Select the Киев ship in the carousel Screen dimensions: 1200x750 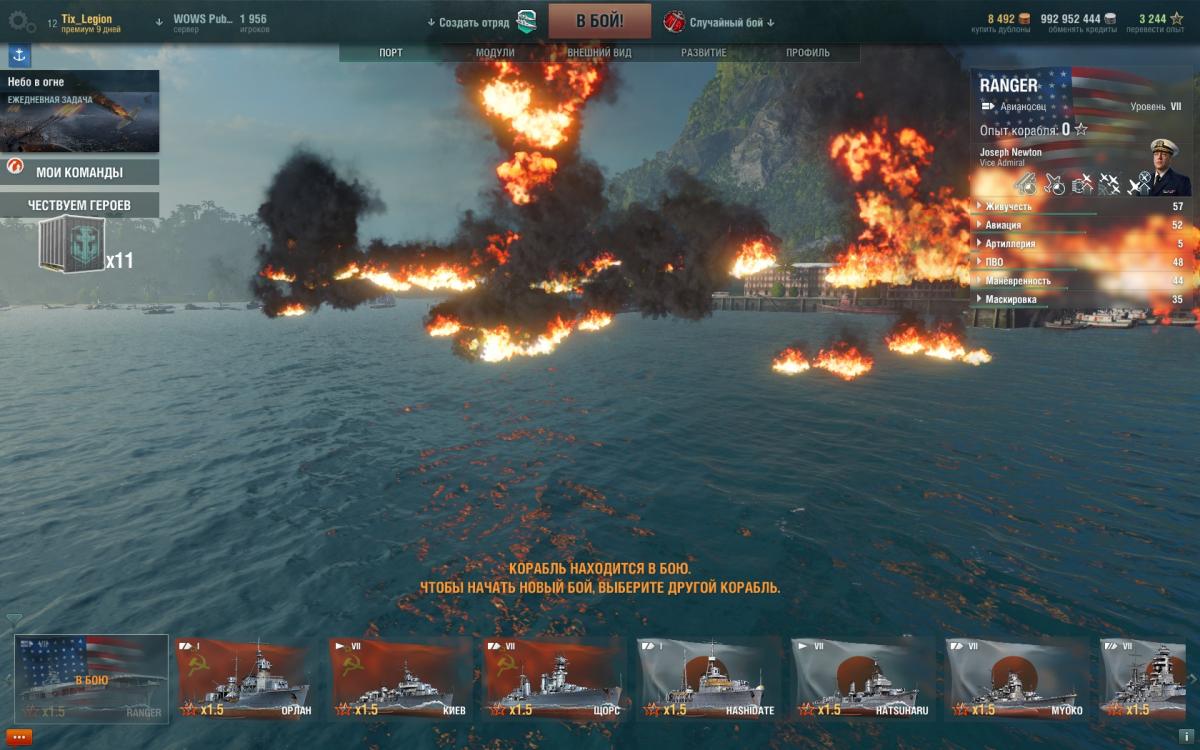point(400,678)
